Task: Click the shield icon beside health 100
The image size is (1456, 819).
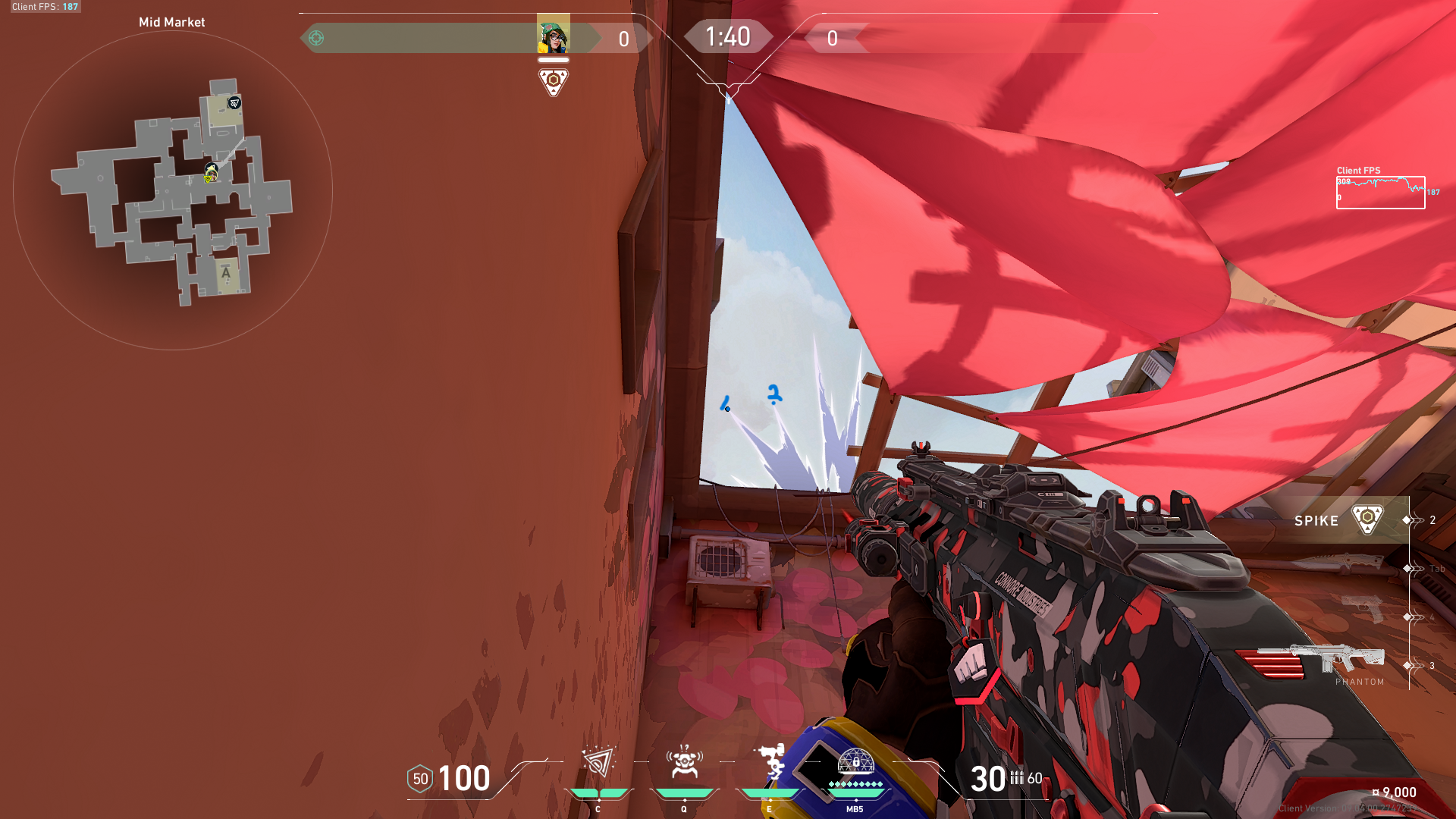Action: [x=419, y=778]
